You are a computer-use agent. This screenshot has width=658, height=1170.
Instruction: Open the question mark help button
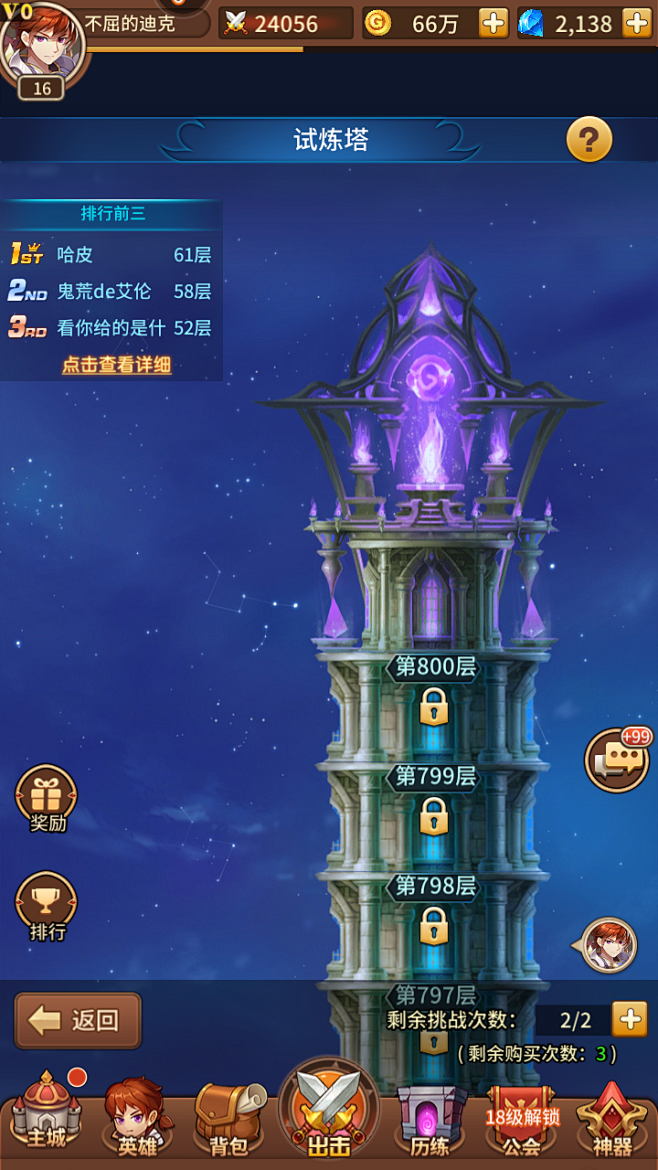click(589, 140)
